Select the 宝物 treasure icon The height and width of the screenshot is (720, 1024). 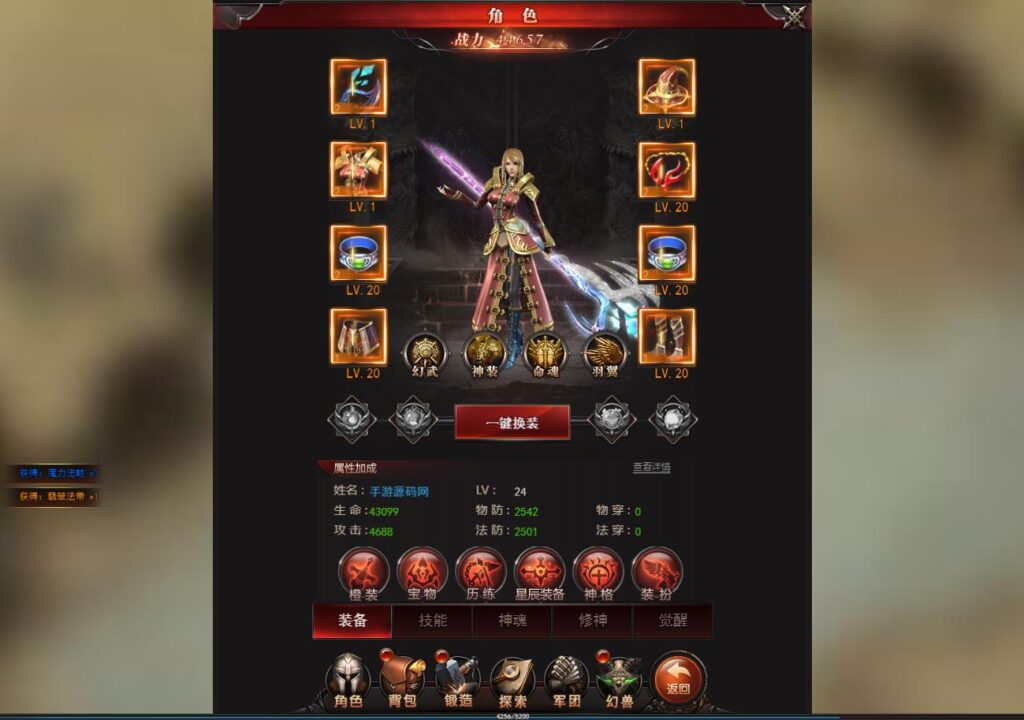[422, 573]
